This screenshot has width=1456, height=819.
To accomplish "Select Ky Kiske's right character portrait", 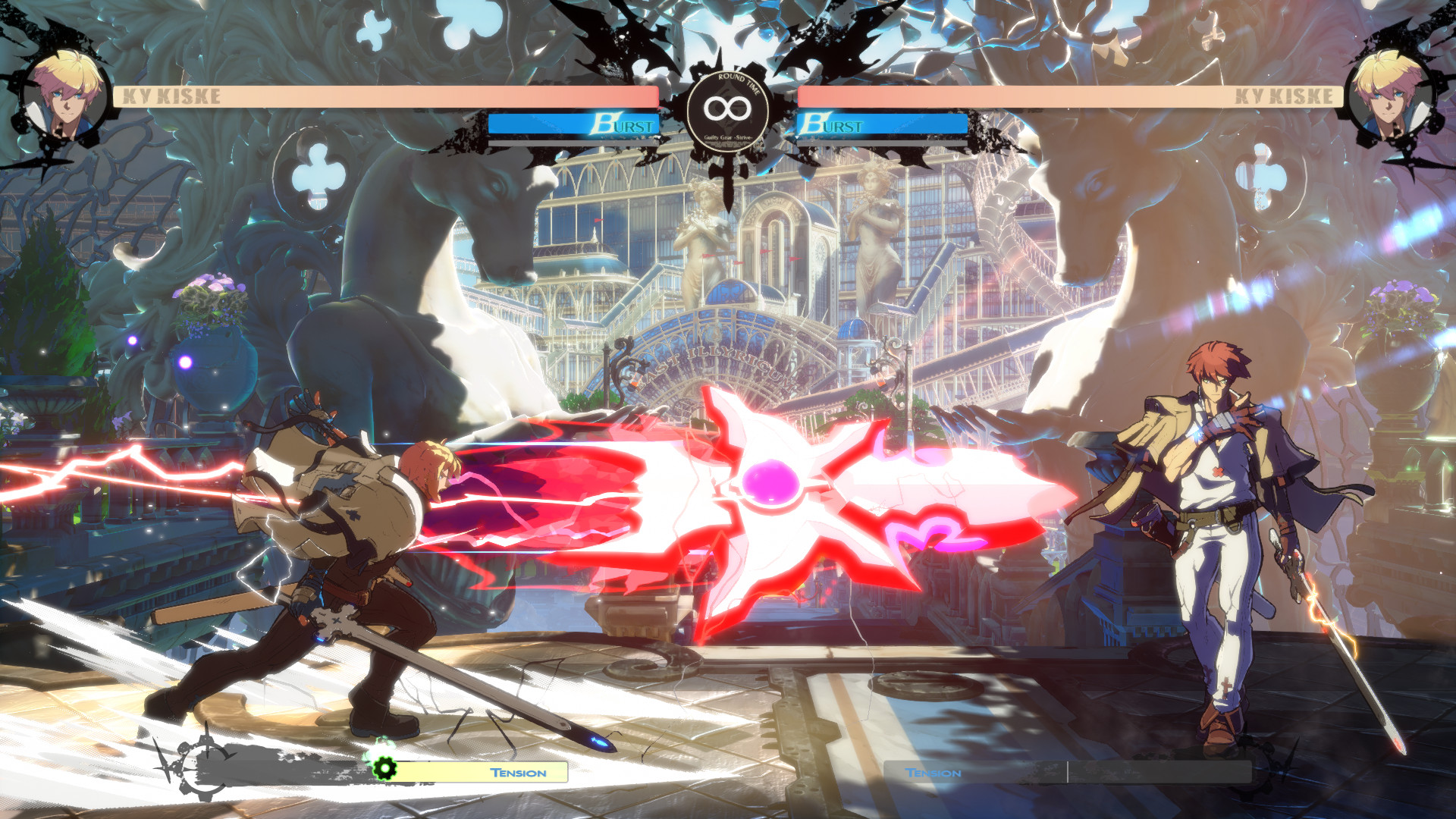I will pyautogui.click(x=1392, y=91).
